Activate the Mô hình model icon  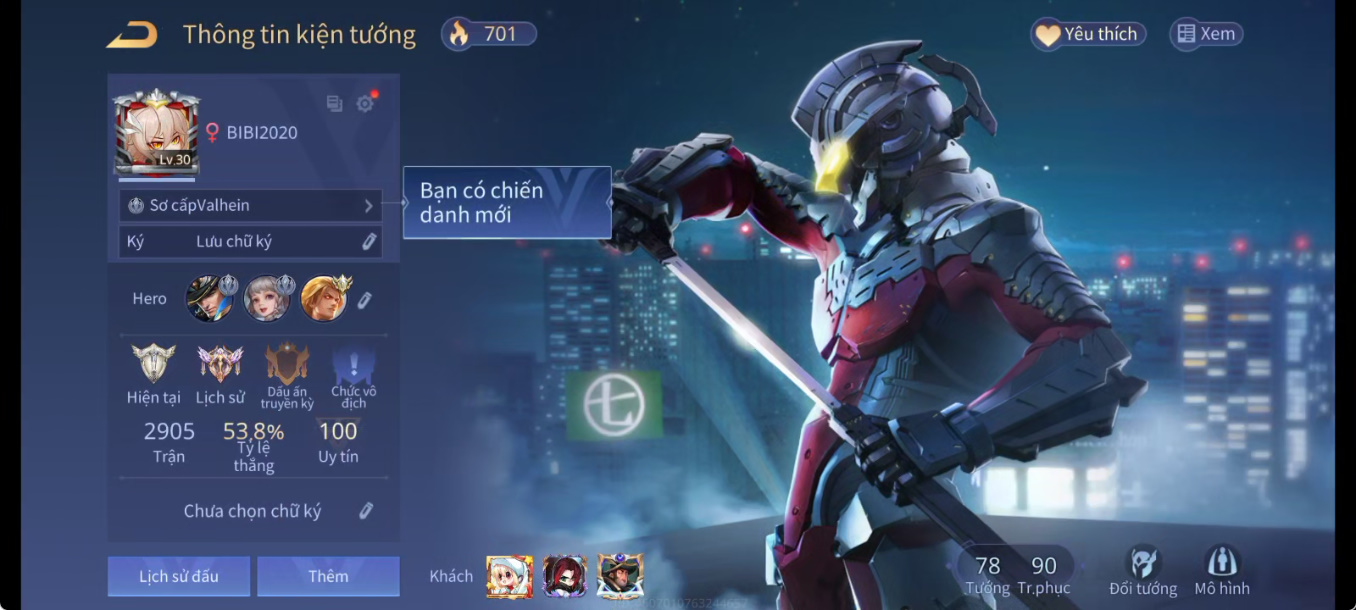pyautogui.click(x=1222, y=571)
